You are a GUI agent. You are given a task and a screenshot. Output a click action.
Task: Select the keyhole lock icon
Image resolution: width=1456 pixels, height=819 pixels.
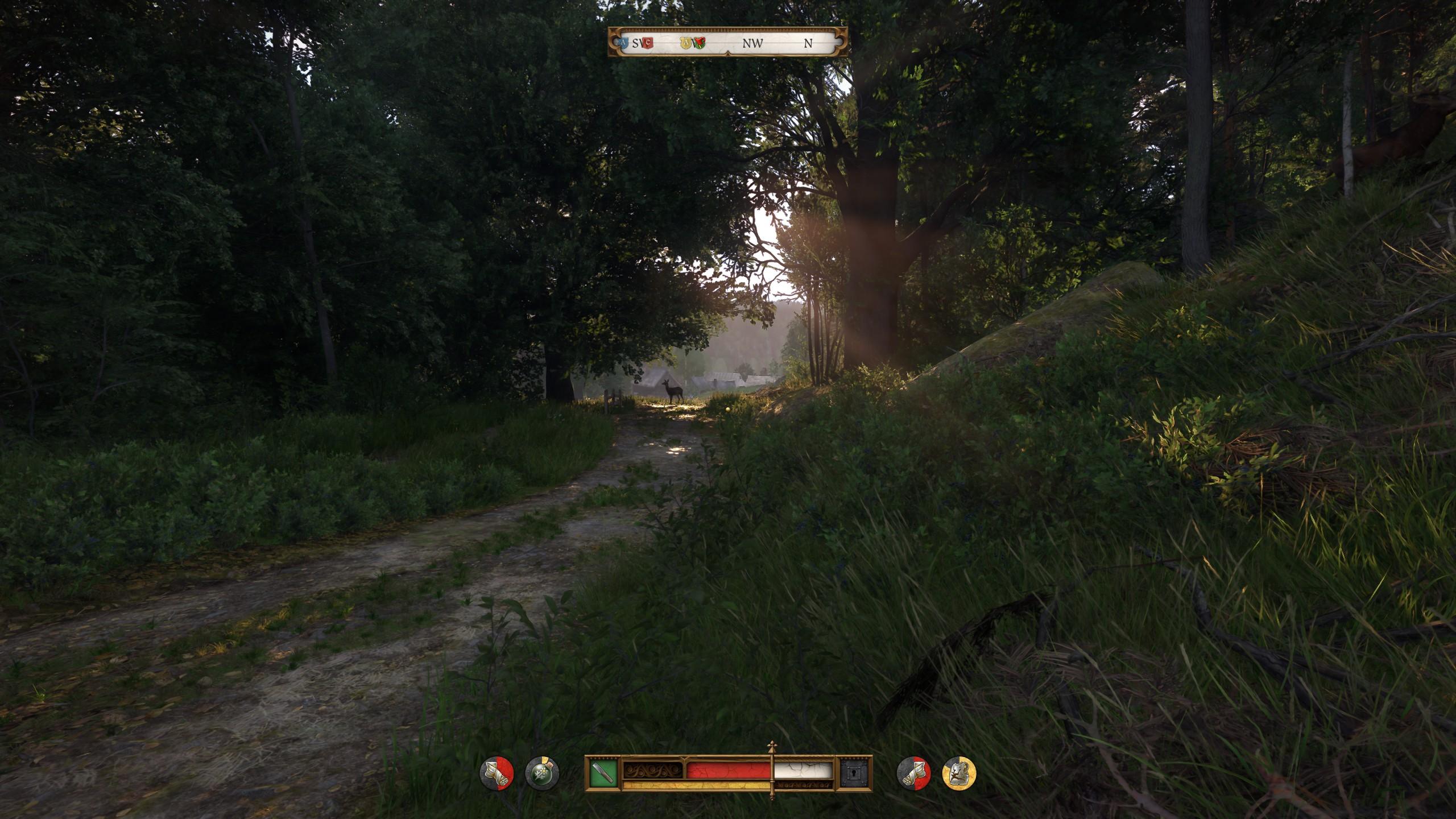854,773
